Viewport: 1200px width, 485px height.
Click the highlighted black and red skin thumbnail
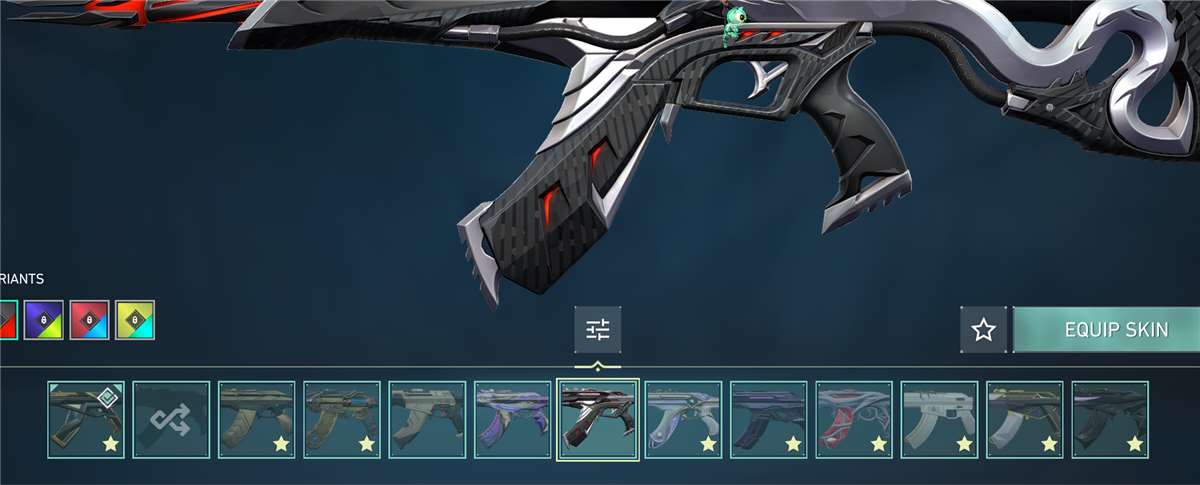click(x=597, y=420)
